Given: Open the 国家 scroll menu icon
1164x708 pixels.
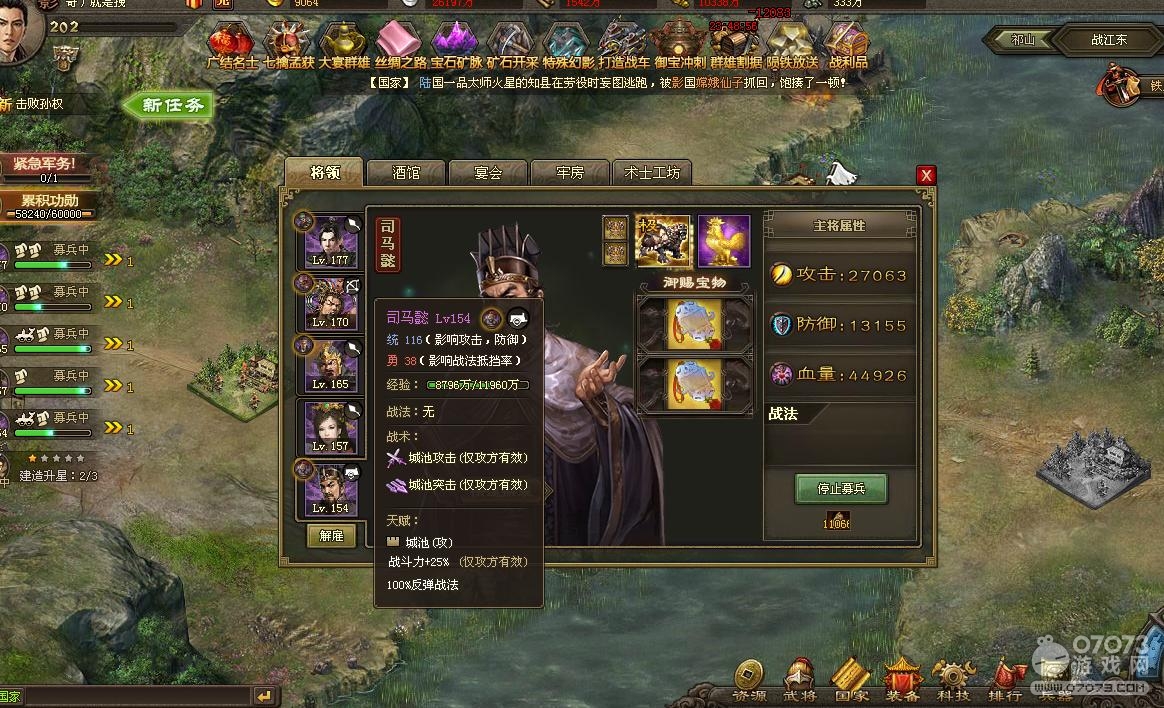Looking at the screenshot, I should pos(851,680).
